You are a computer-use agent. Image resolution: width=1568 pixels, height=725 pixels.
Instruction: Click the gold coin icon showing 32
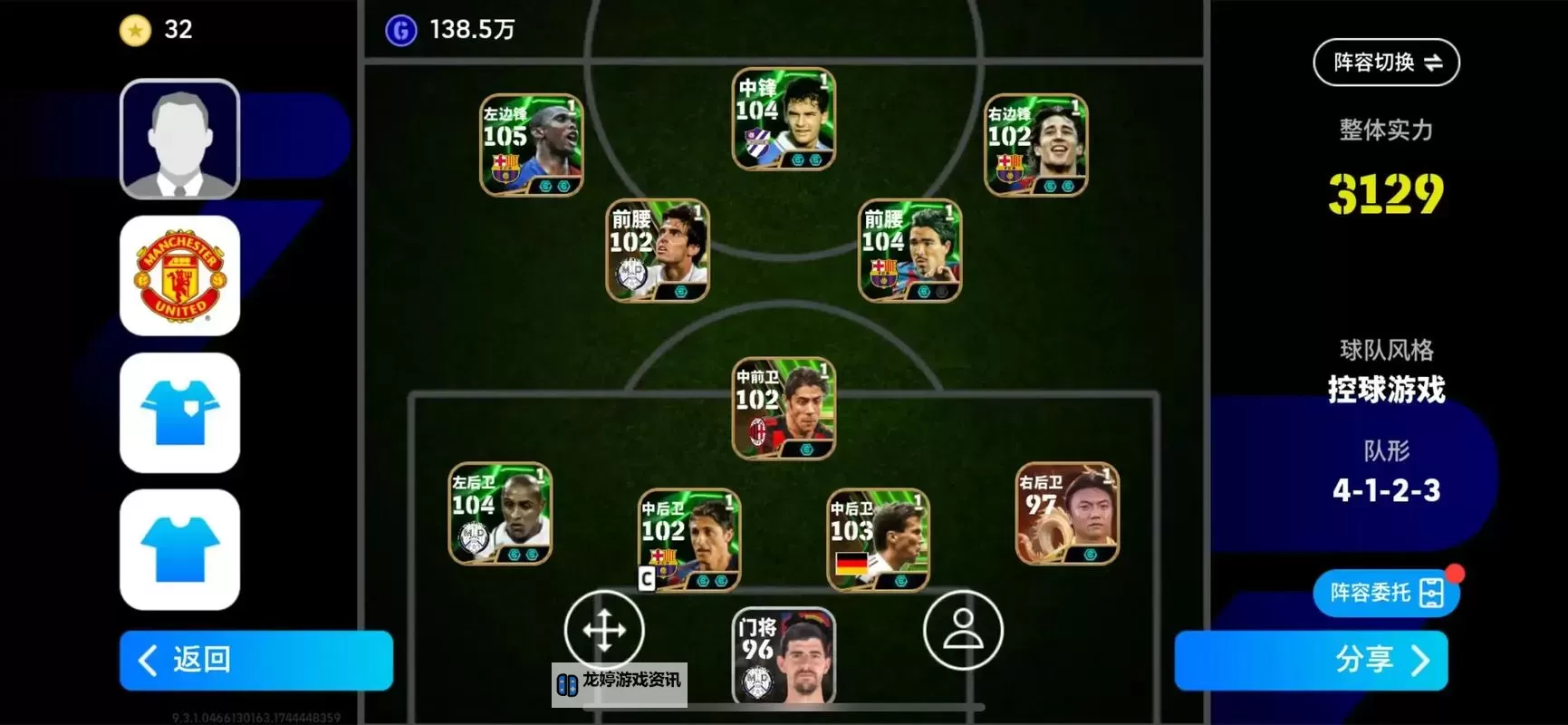[134, 30]
